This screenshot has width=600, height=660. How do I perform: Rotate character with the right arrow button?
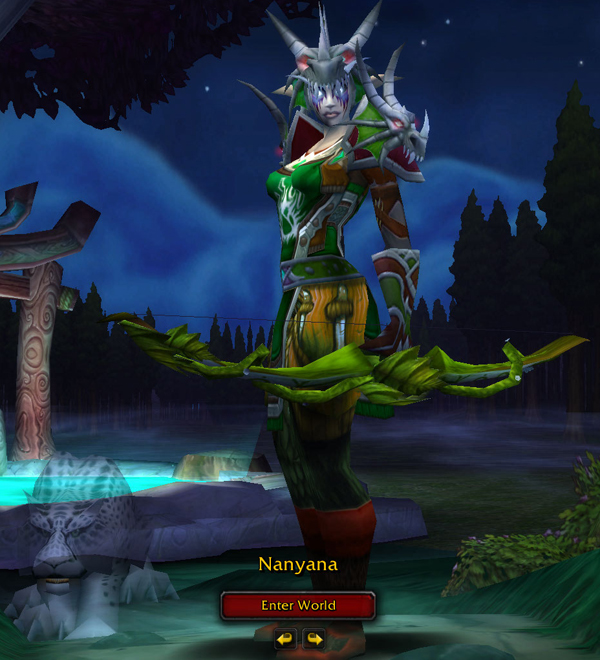313,637
